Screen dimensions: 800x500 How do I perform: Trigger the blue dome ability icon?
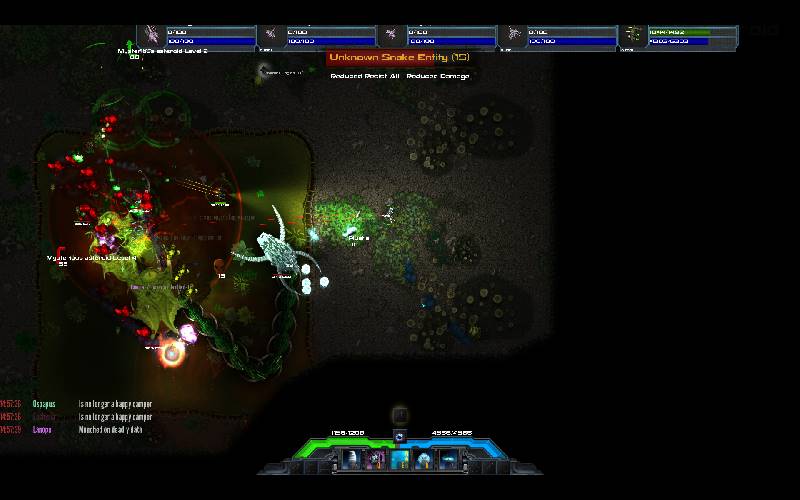(x=424, y=459)
